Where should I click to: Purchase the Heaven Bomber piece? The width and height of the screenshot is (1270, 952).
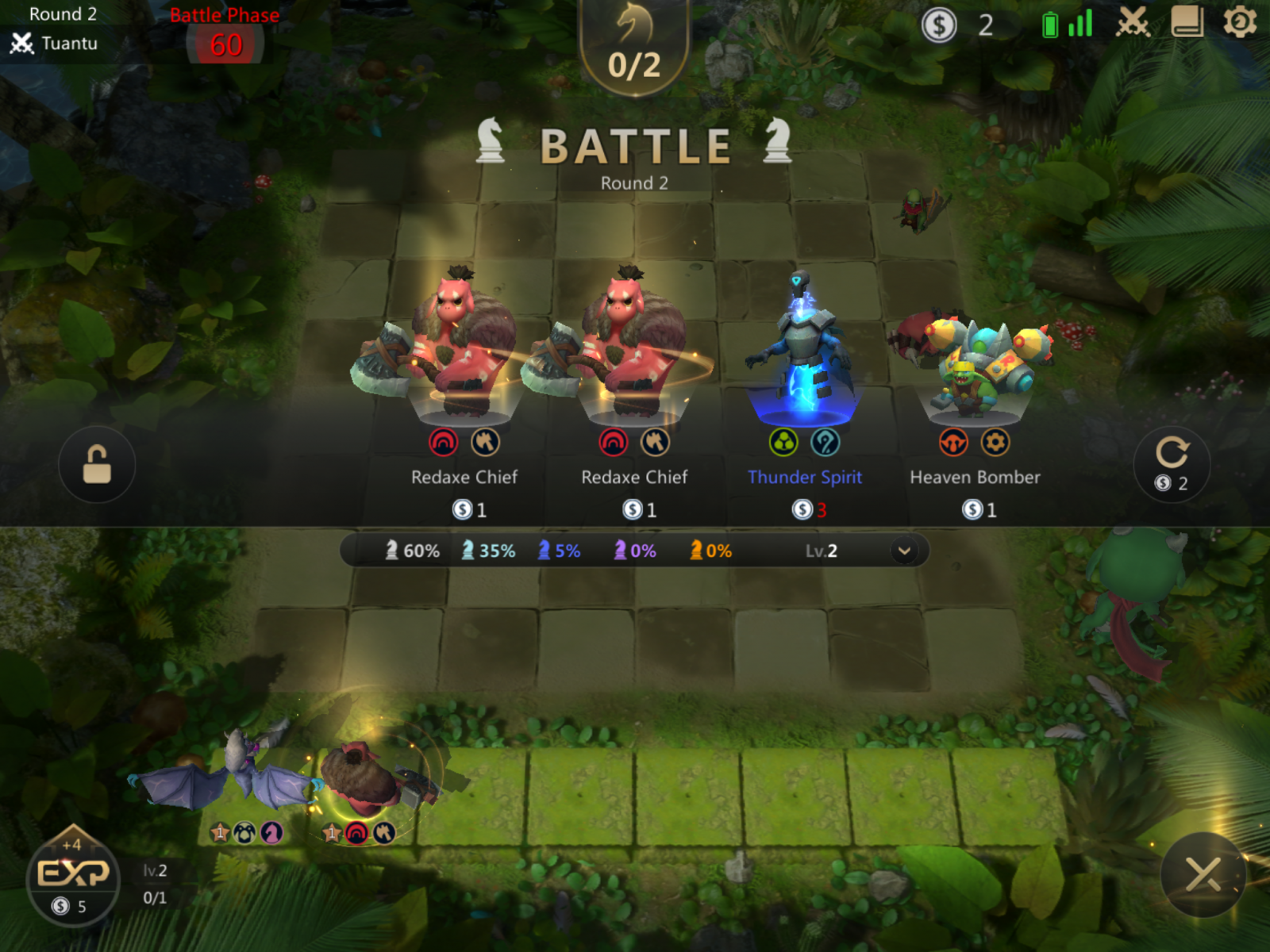point(975,381)
